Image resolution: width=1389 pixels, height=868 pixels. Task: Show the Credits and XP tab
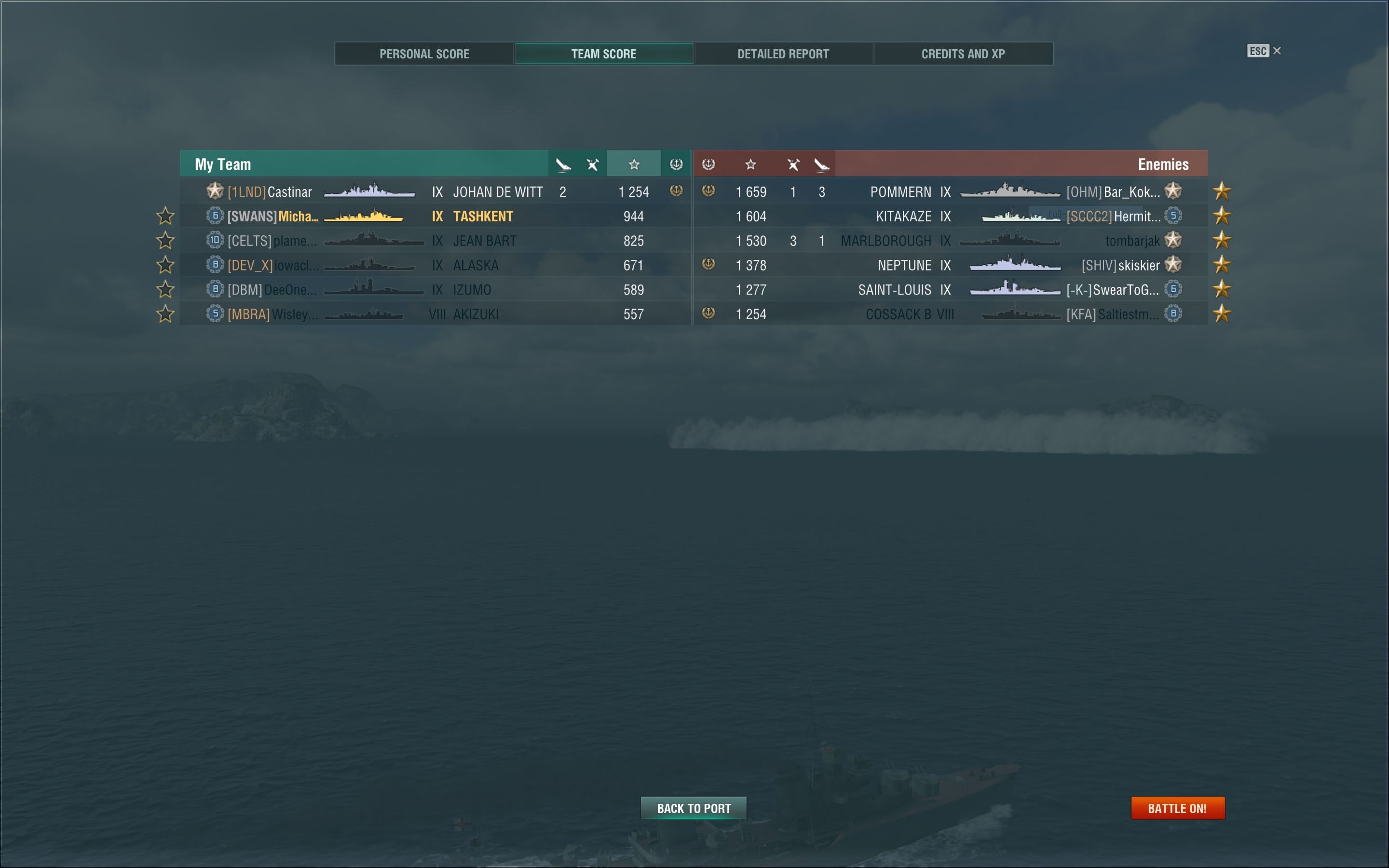coord(963,54)
